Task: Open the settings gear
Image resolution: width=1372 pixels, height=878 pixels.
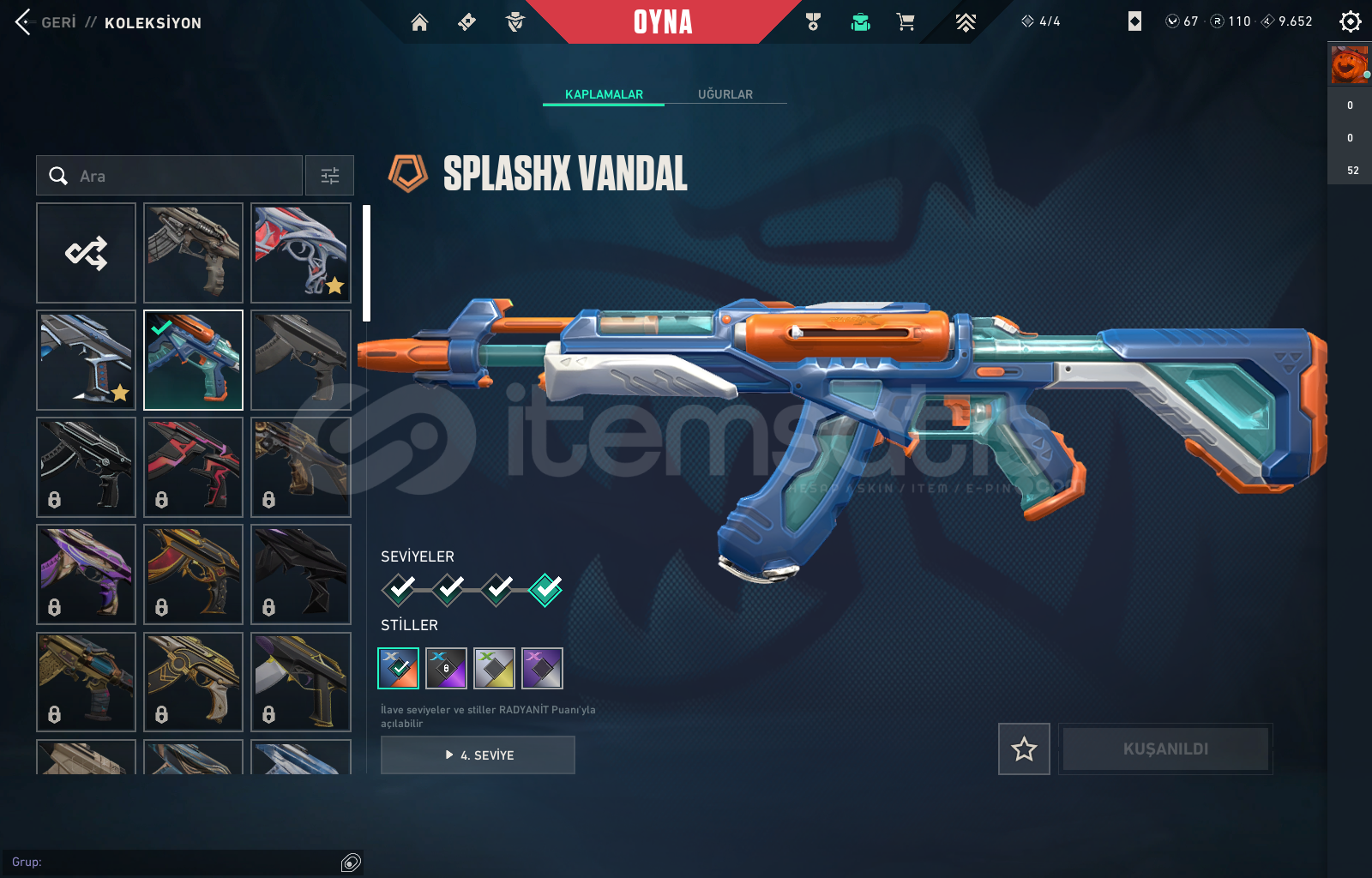Action: tap(1350, 21)
